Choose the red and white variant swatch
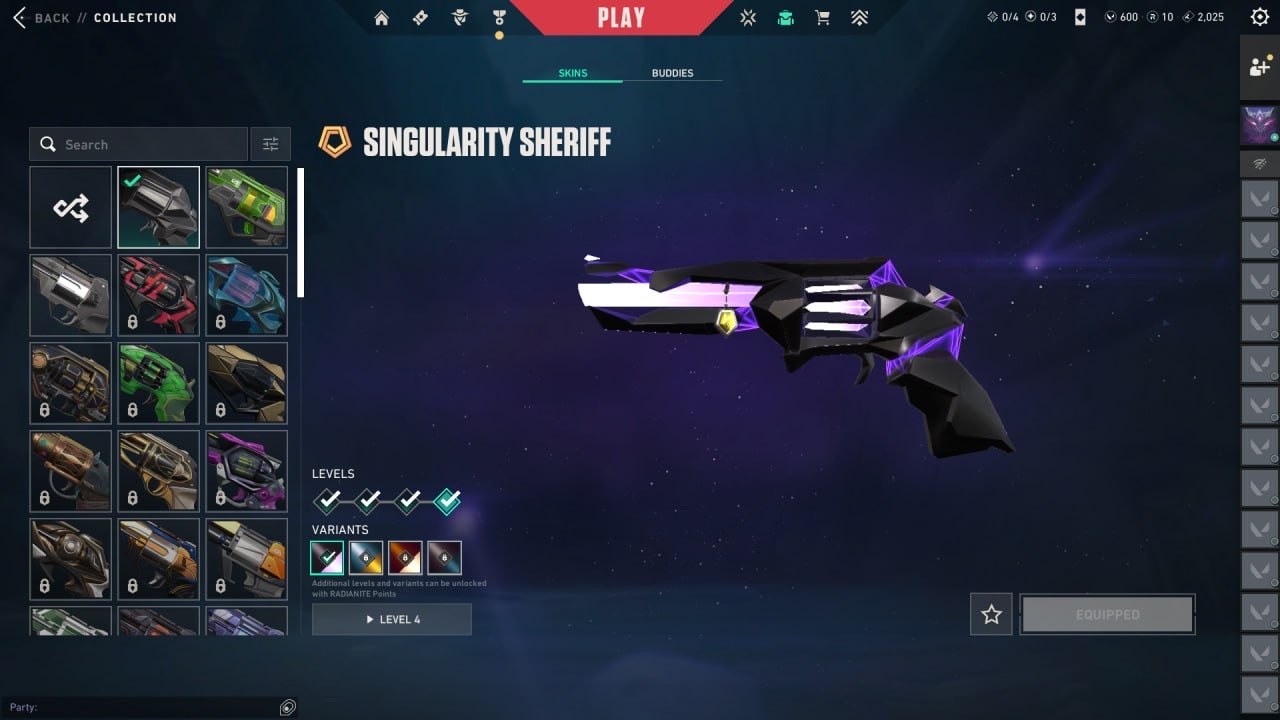This screenshot has height=720, width=1280. (406, 558)
